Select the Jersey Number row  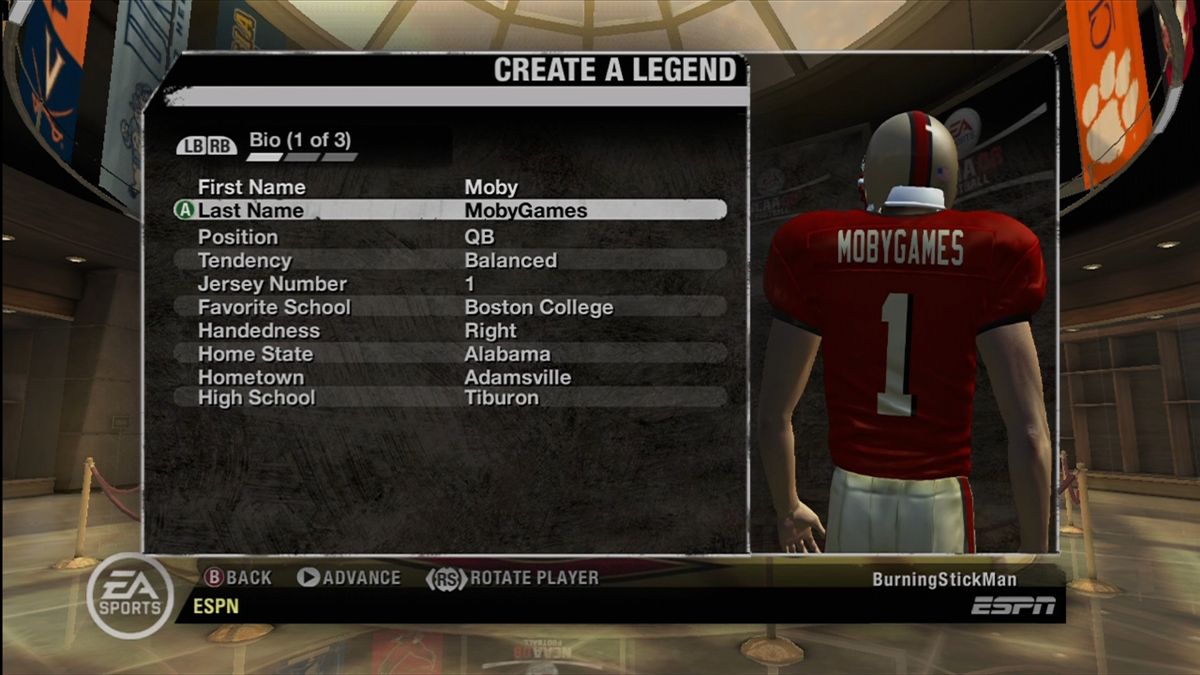pyautogui.click(x=450, y=284)
